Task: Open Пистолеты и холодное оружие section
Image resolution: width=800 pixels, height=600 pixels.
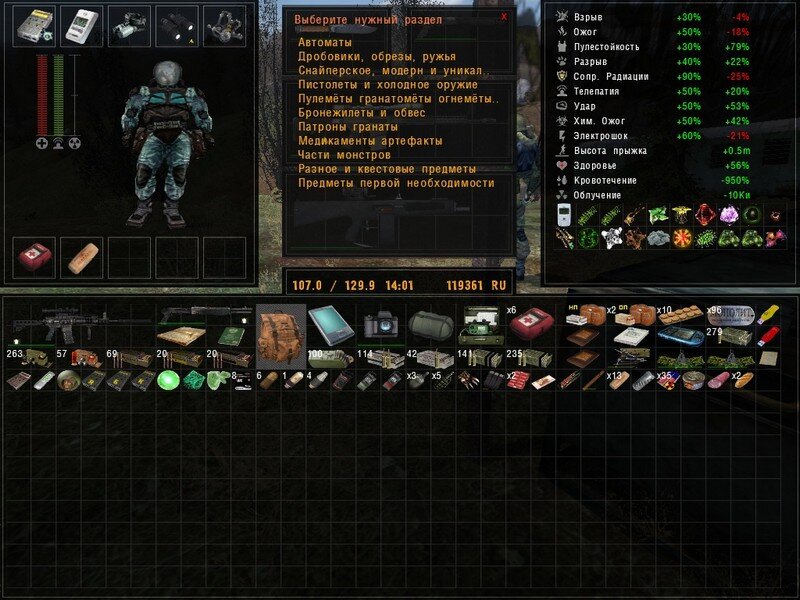Action: [385, 85]
